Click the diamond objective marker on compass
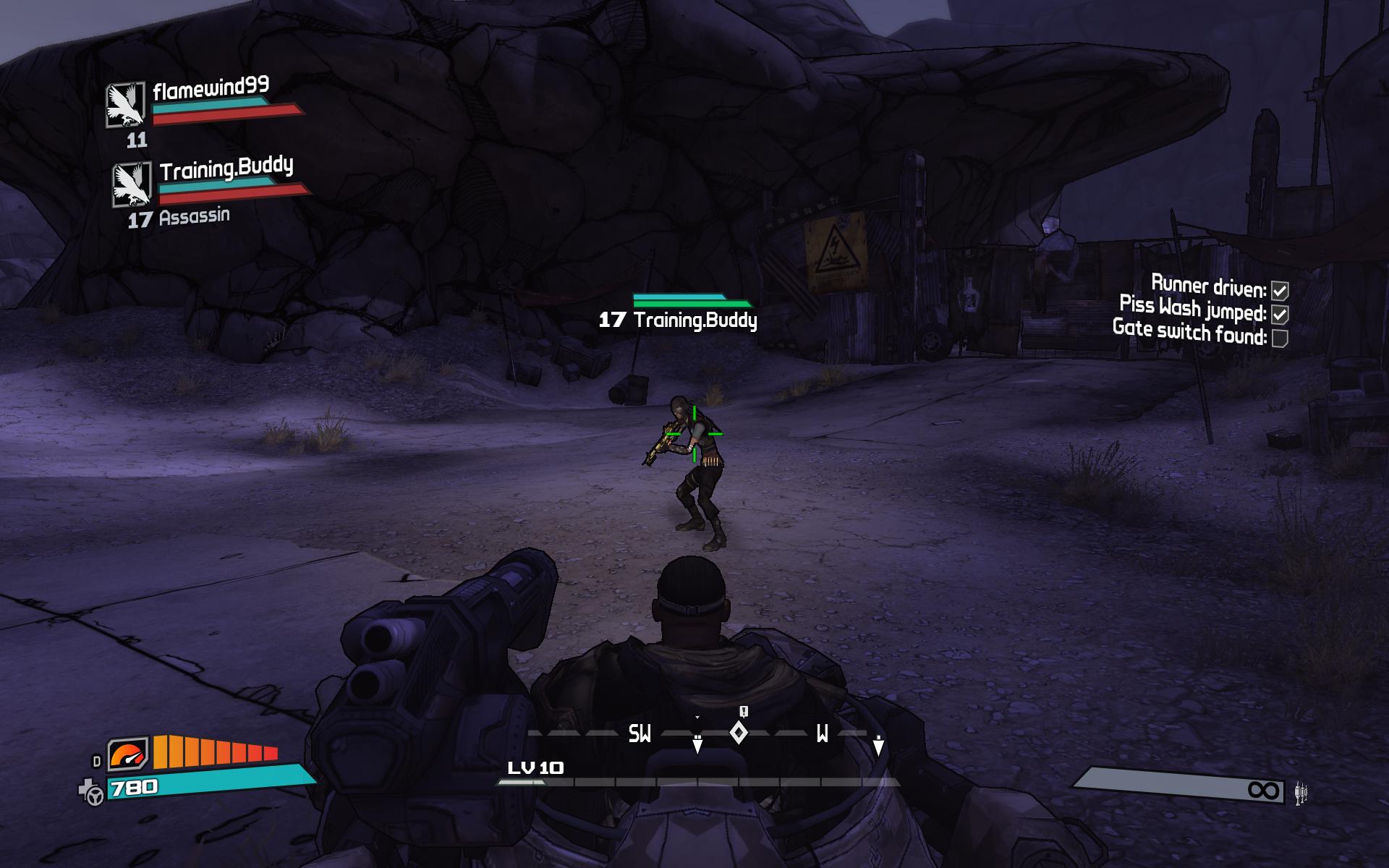Screen dimensions: 1389x868 pyautogui.click(x=739, y=733)
